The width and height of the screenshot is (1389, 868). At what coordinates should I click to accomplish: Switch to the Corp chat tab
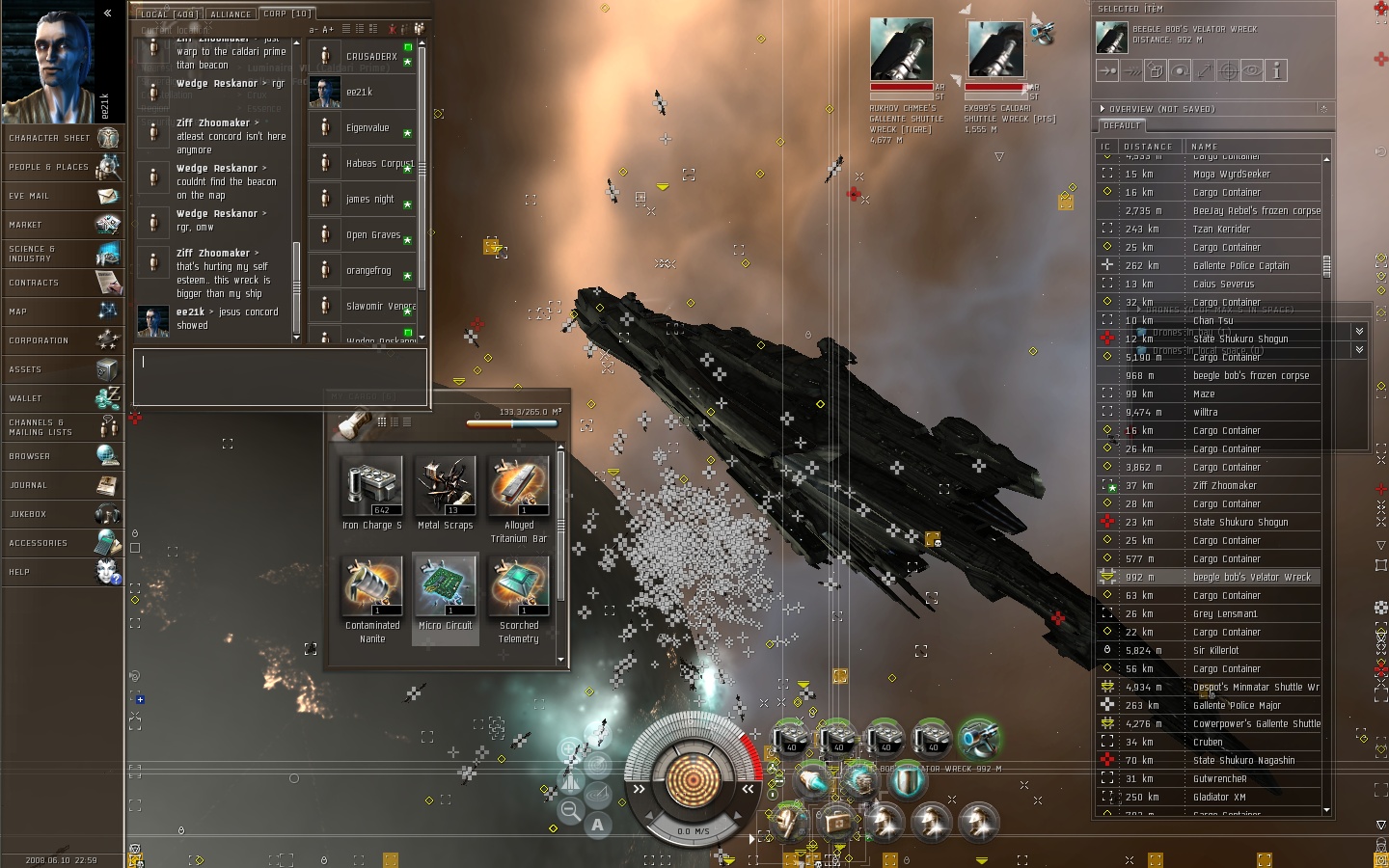point(286,14)
